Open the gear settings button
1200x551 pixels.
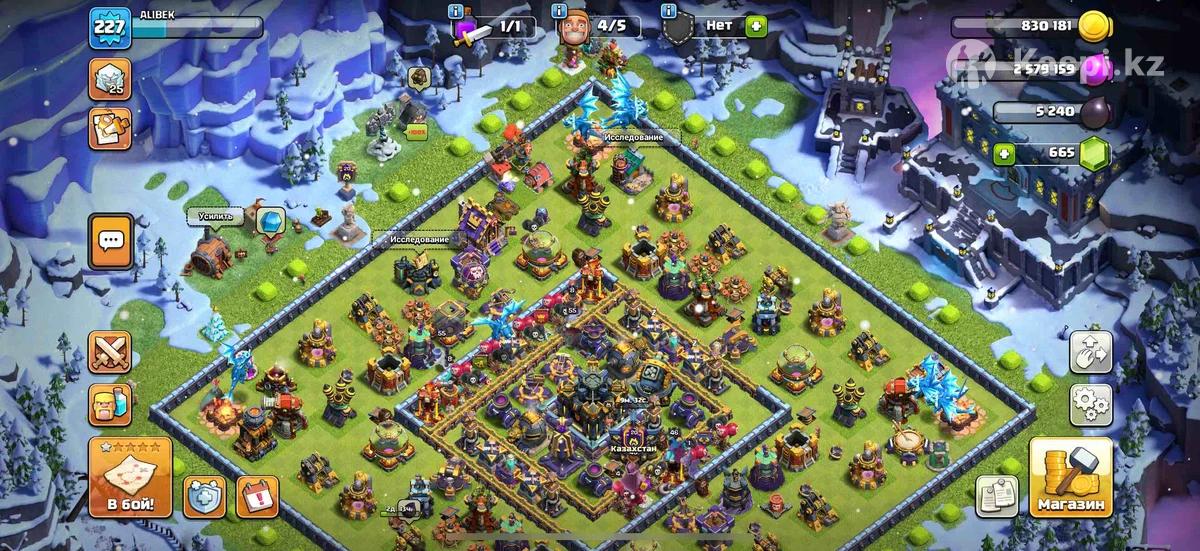tap(1091, 404)
